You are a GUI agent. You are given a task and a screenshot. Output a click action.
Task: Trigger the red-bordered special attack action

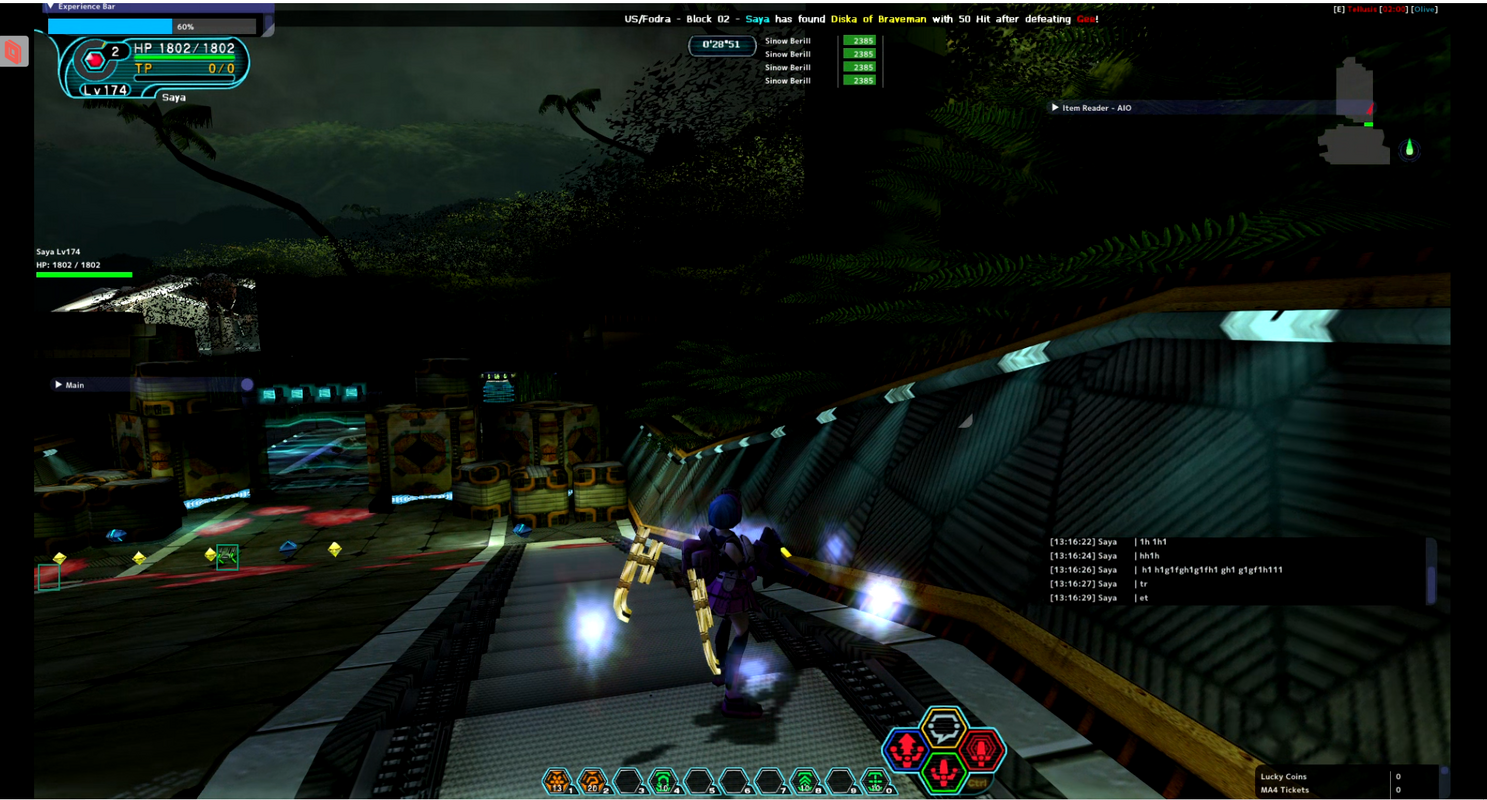pos(981,749)
